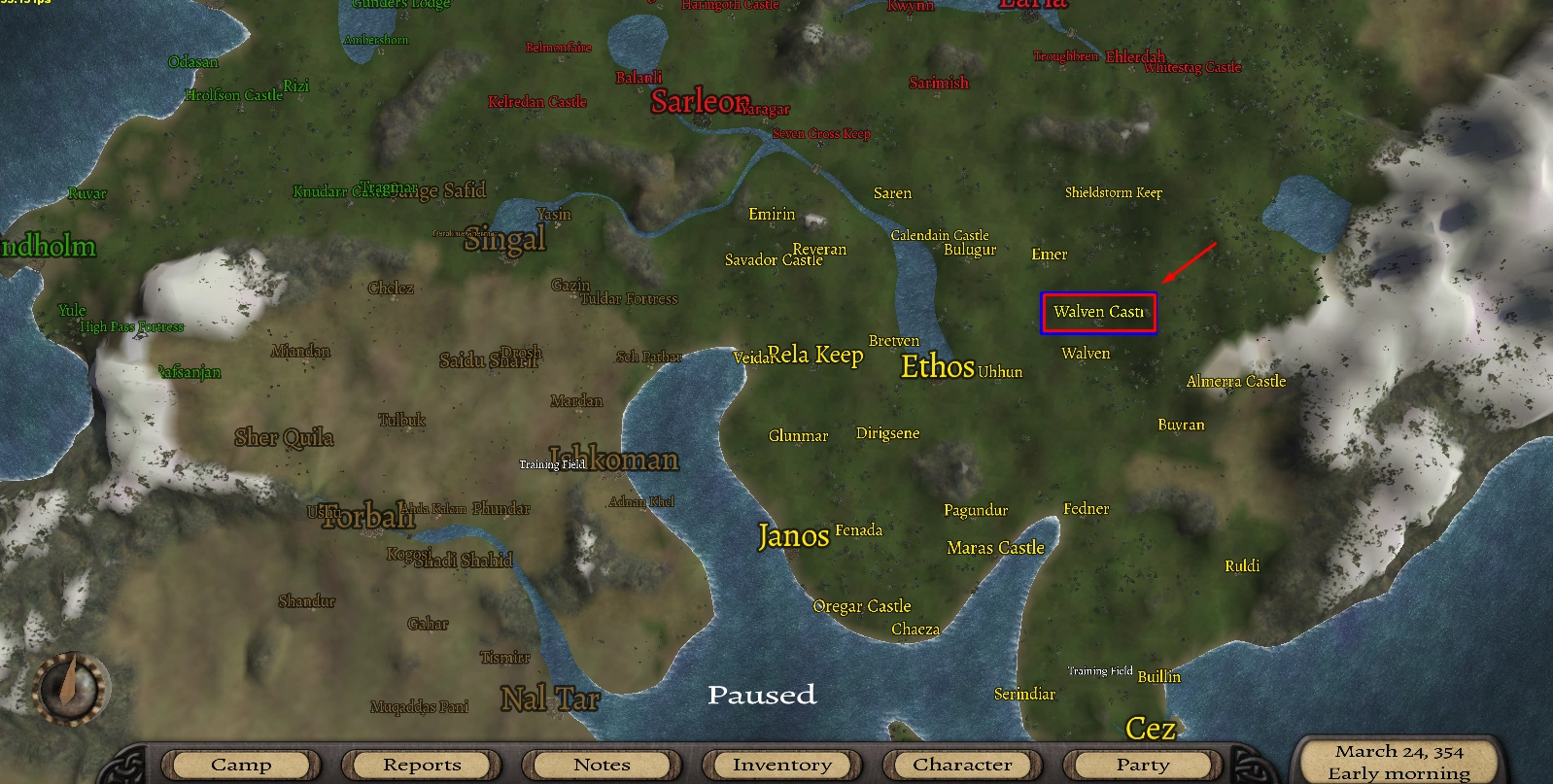Select Shieldstorm Keep on the map
Image resolution: width=1553 pixels, height=784 pixels.
pyautogui.click(x=1114, y=192)
